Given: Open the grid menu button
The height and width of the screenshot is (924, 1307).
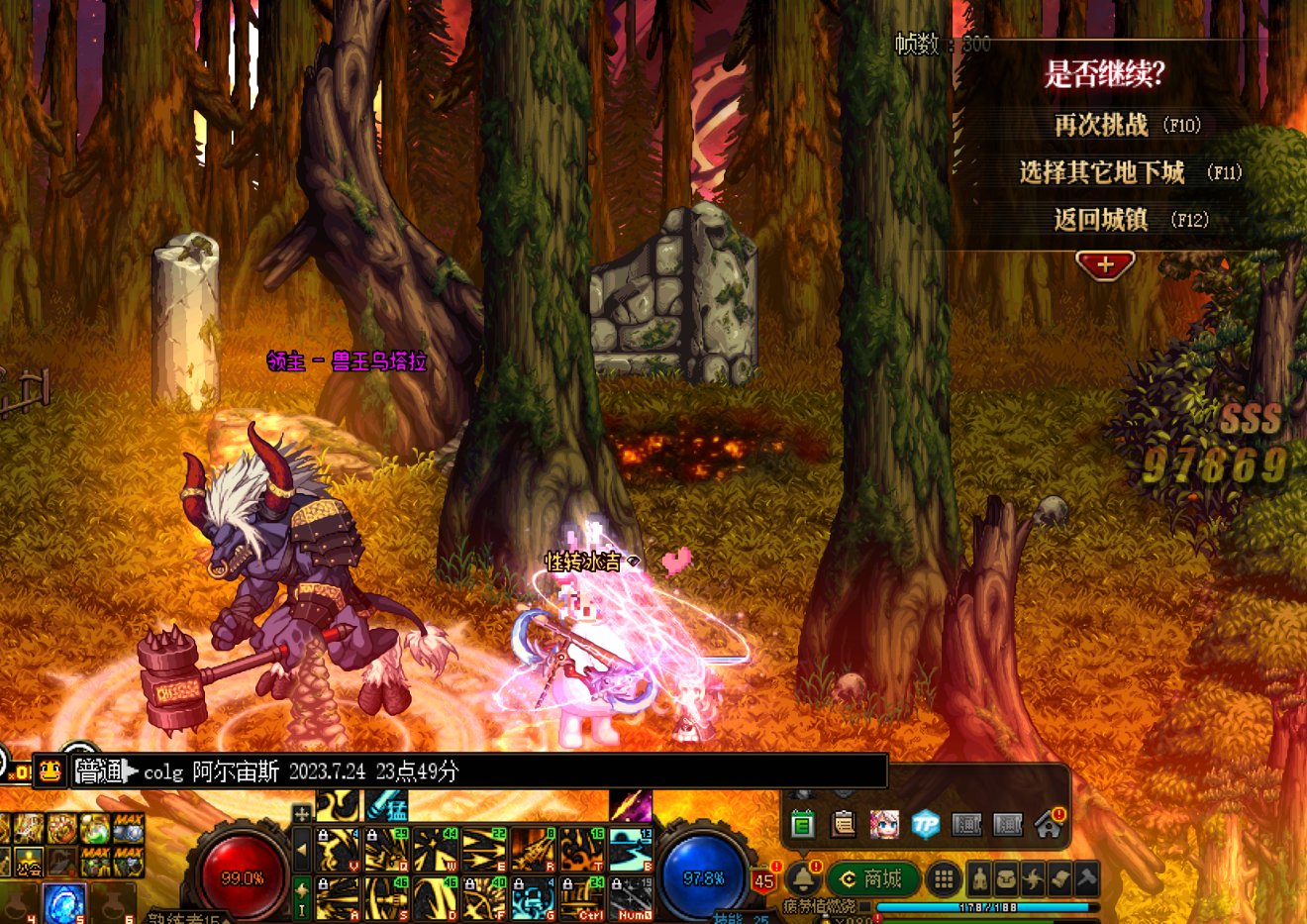Looking at the screenshot, I should tap(944, 878).
